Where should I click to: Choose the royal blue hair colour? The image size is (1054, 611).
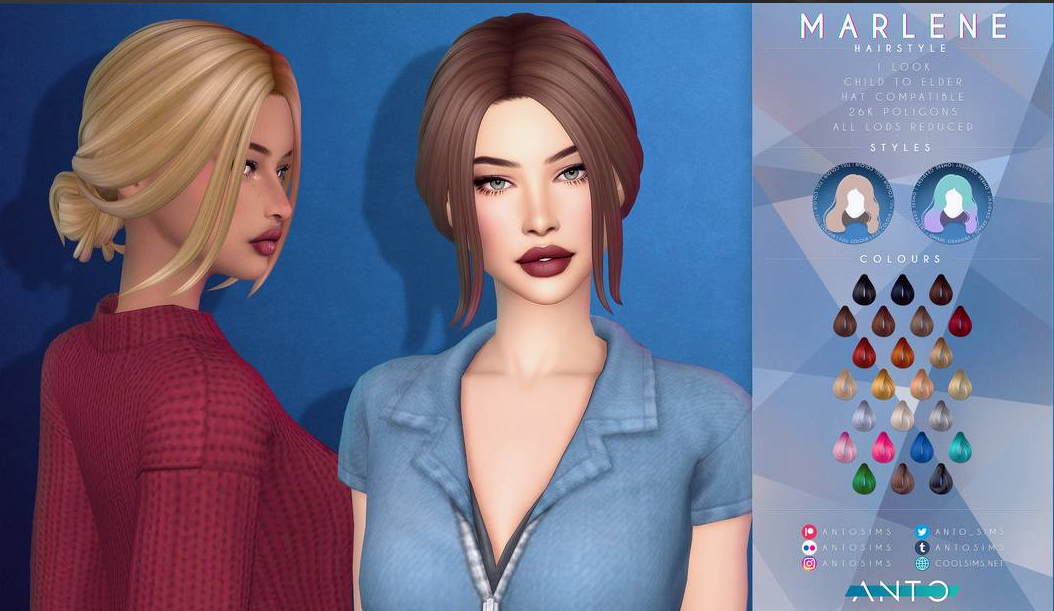click(x=921, y=446)
